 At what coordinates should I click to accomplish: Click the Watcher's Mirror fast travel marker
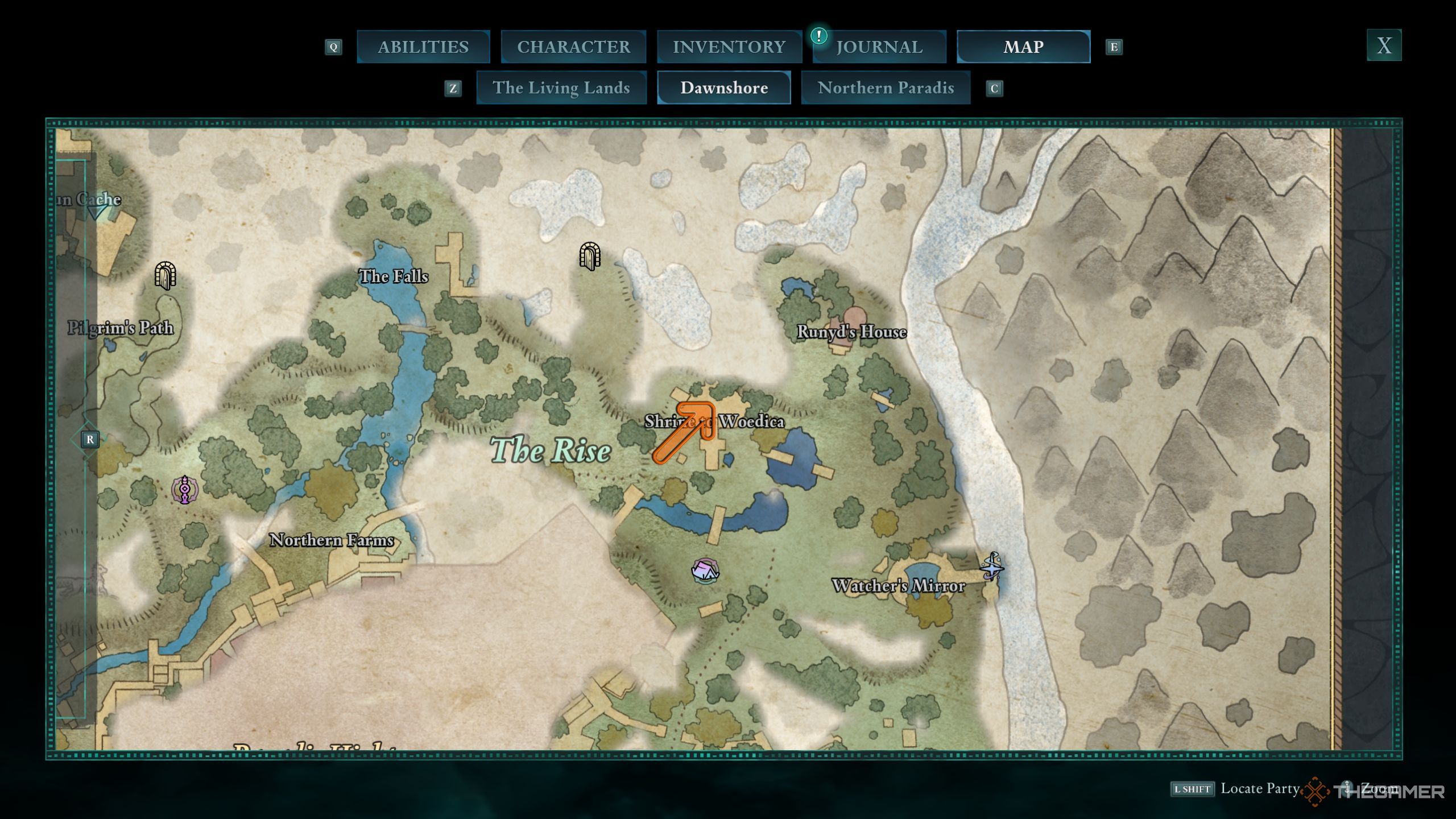point(992,566)
